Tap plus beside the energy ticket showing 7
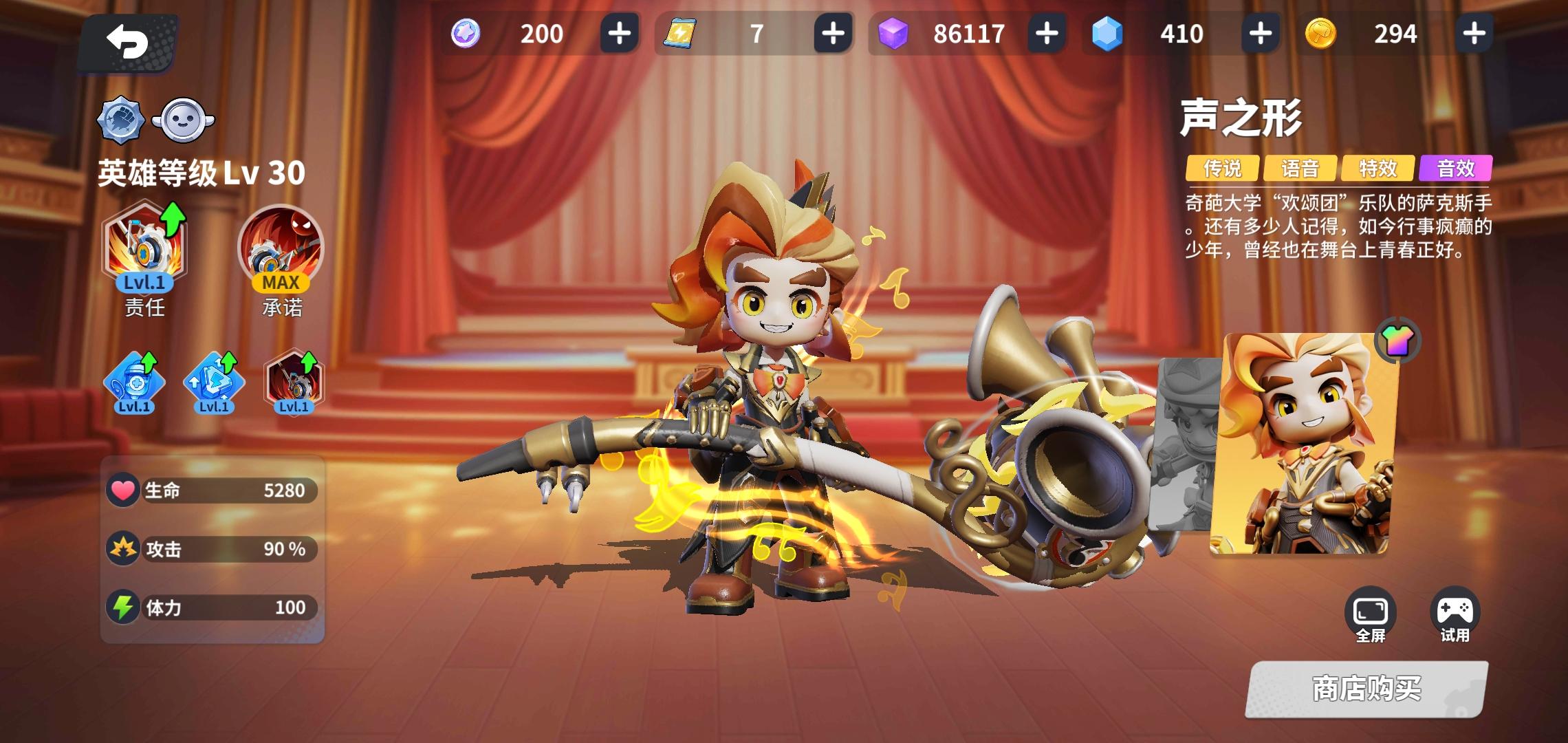This screenshot has height=743, width=1568. [835, 34]
